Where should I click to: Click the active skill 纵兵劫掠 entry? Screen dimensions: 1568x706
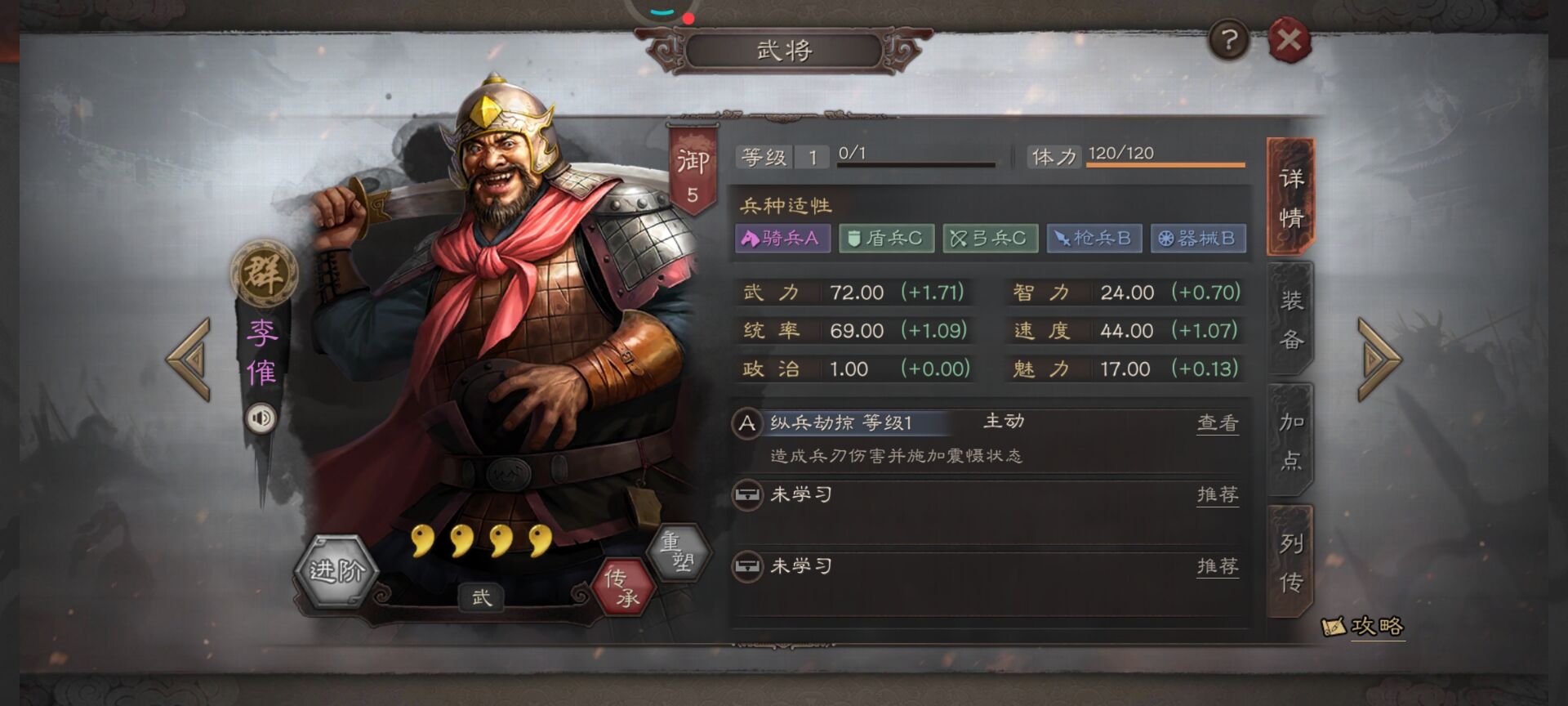(849, 421)
